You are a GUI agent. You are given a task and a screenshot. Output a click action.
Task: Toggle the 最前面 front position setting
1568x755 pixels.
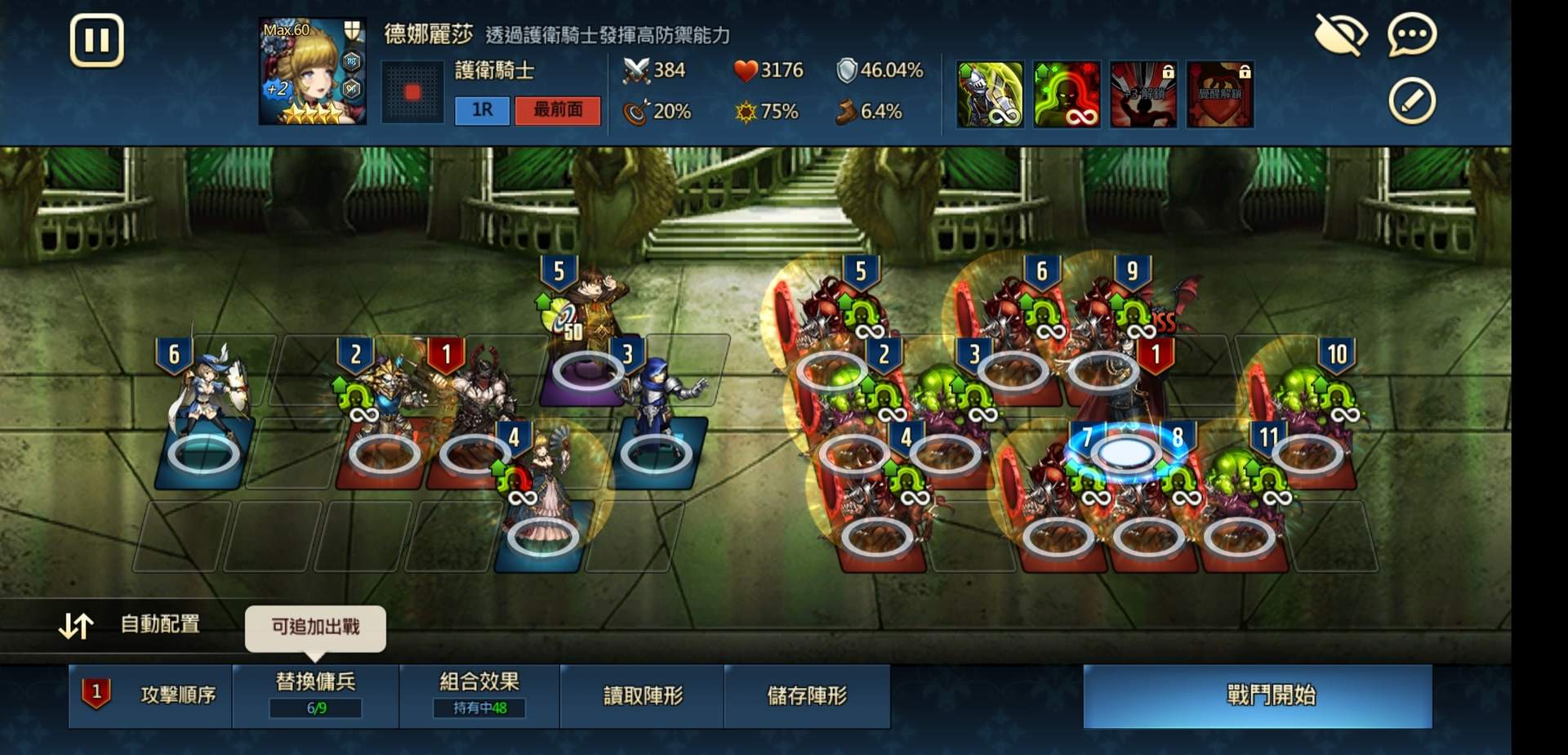tap(558, 110)
